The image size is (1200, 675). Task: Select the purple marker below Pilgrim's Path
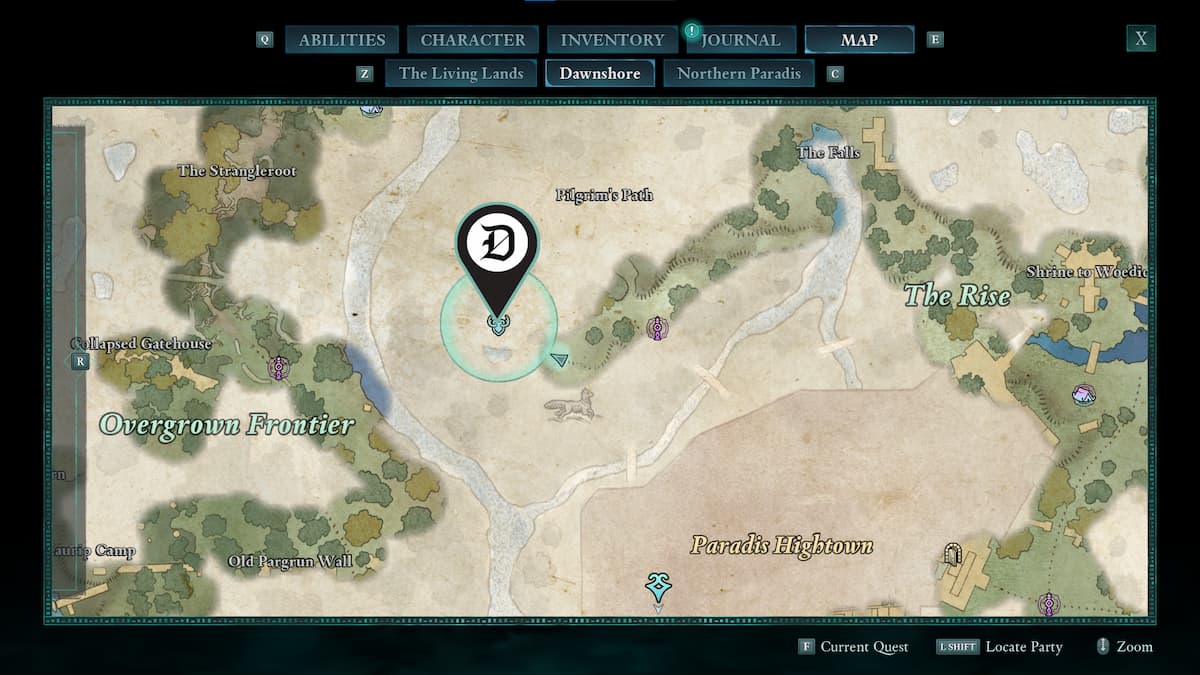pyautogui.click(x=657, y=328)
